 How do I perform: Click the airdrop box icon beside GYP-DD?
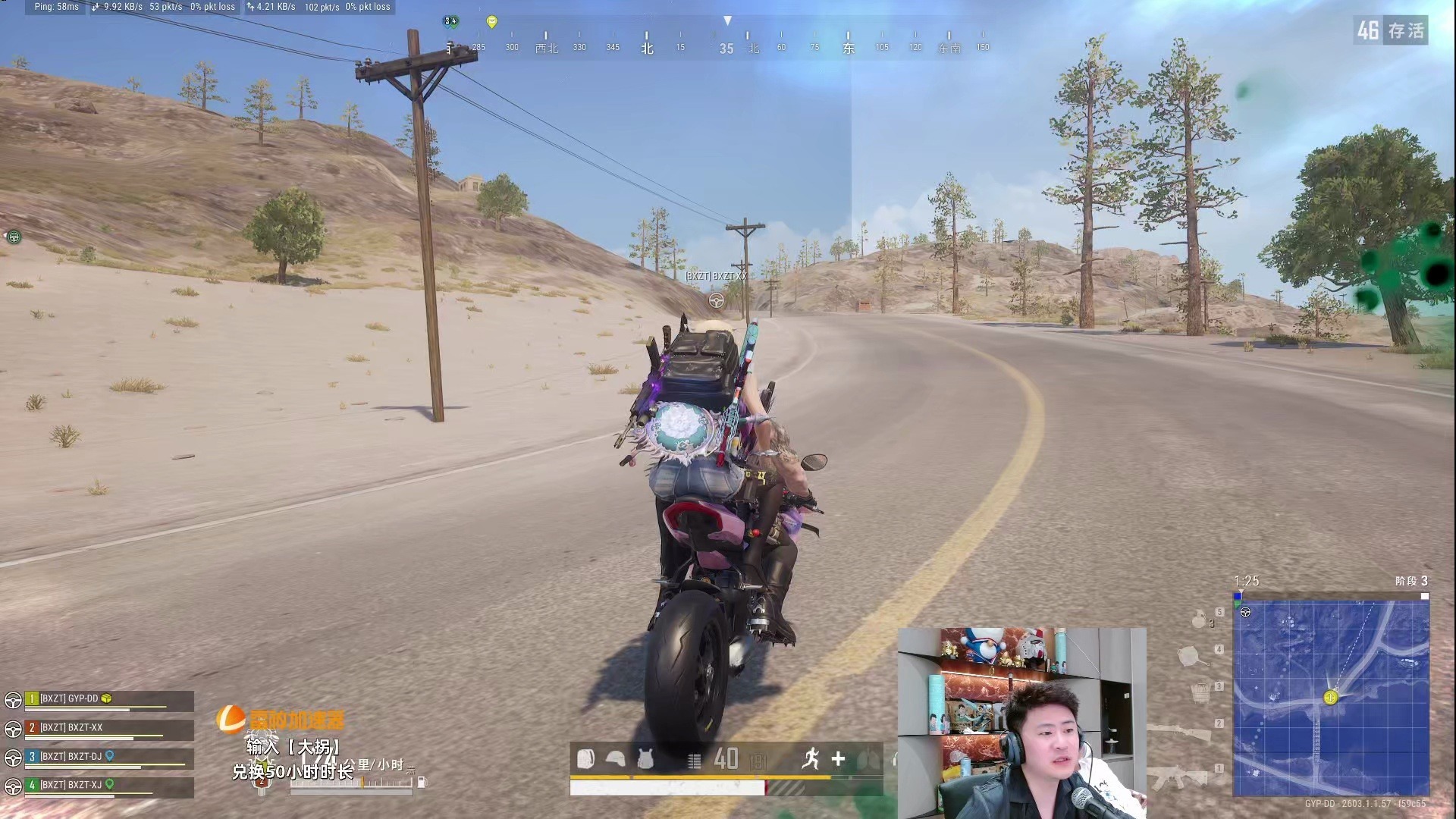click(x=108, y=699)
